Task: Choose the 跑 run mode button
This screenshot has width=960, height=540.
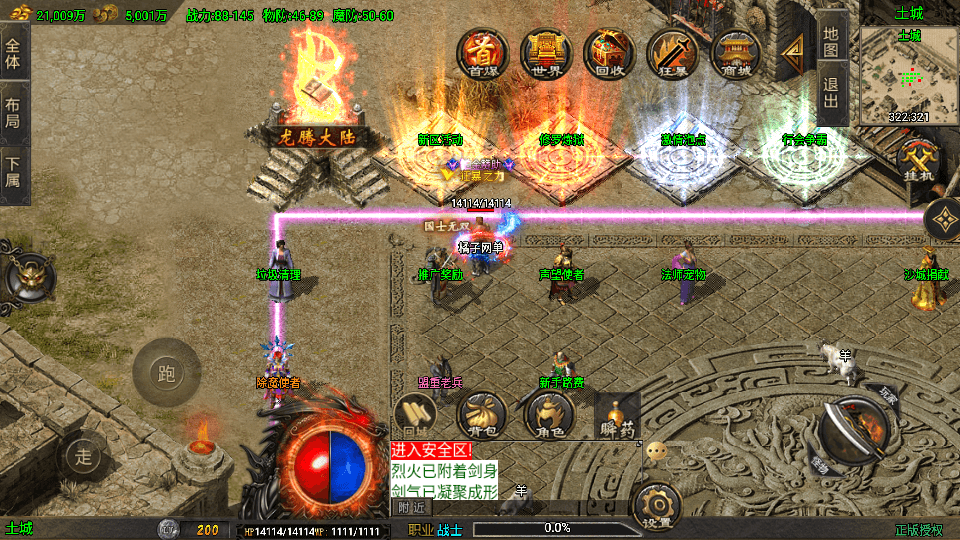Action: pyautogui.click(x=166, y=375)
